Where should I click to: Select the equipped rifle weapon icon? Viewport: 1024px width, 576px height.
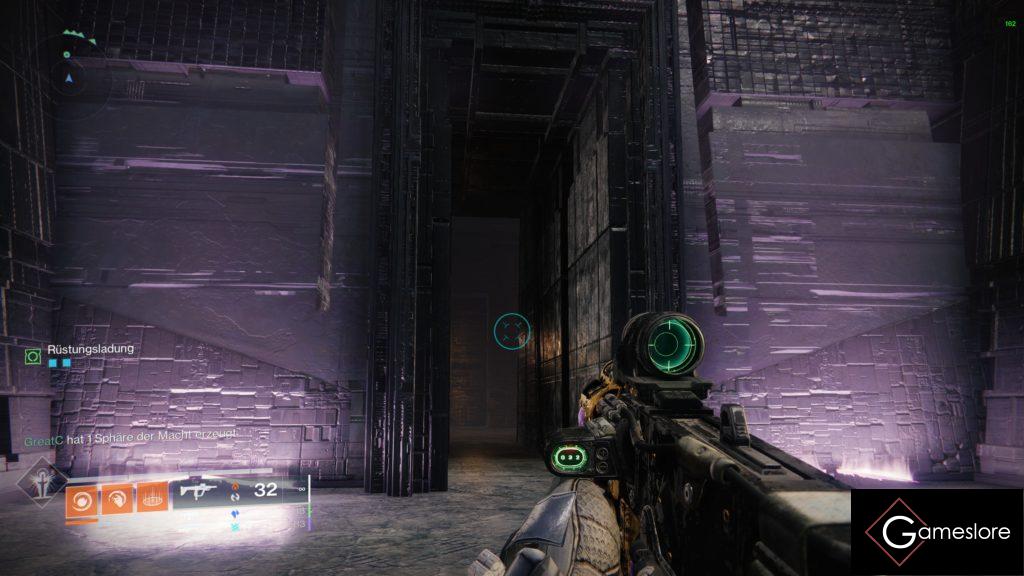200,491
